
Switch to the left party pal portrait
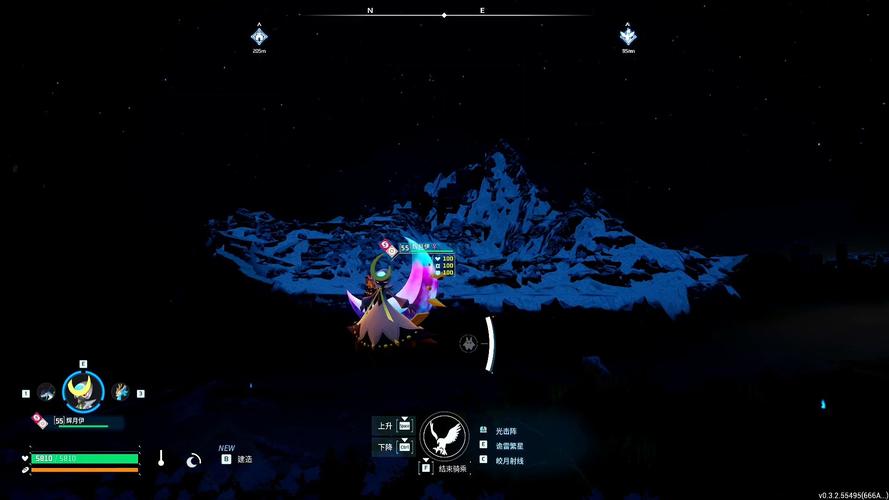click(x=46, y=392)
